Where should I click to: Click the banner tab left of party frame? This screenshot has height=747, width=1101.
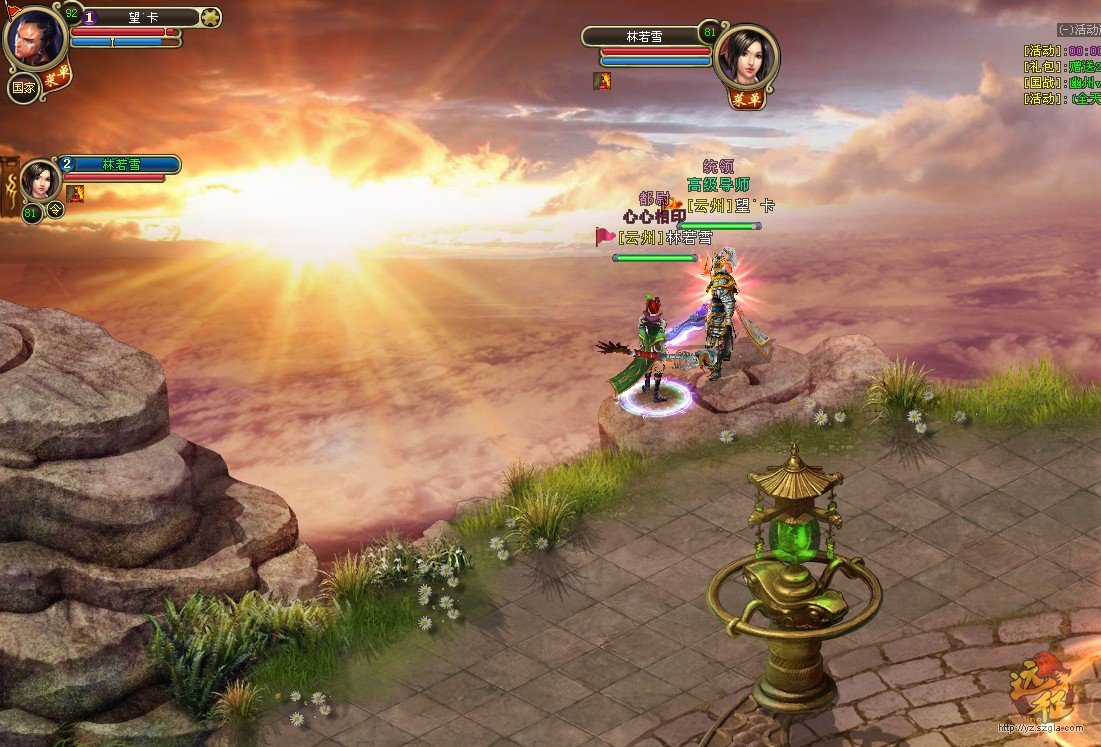click(x=10, y=186)
